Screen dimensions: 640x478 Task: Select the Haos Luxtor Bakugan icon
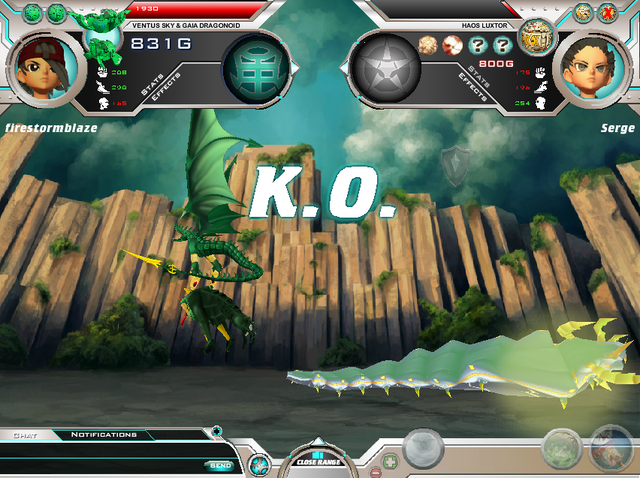pyautogui.click(x=536, y=38)
